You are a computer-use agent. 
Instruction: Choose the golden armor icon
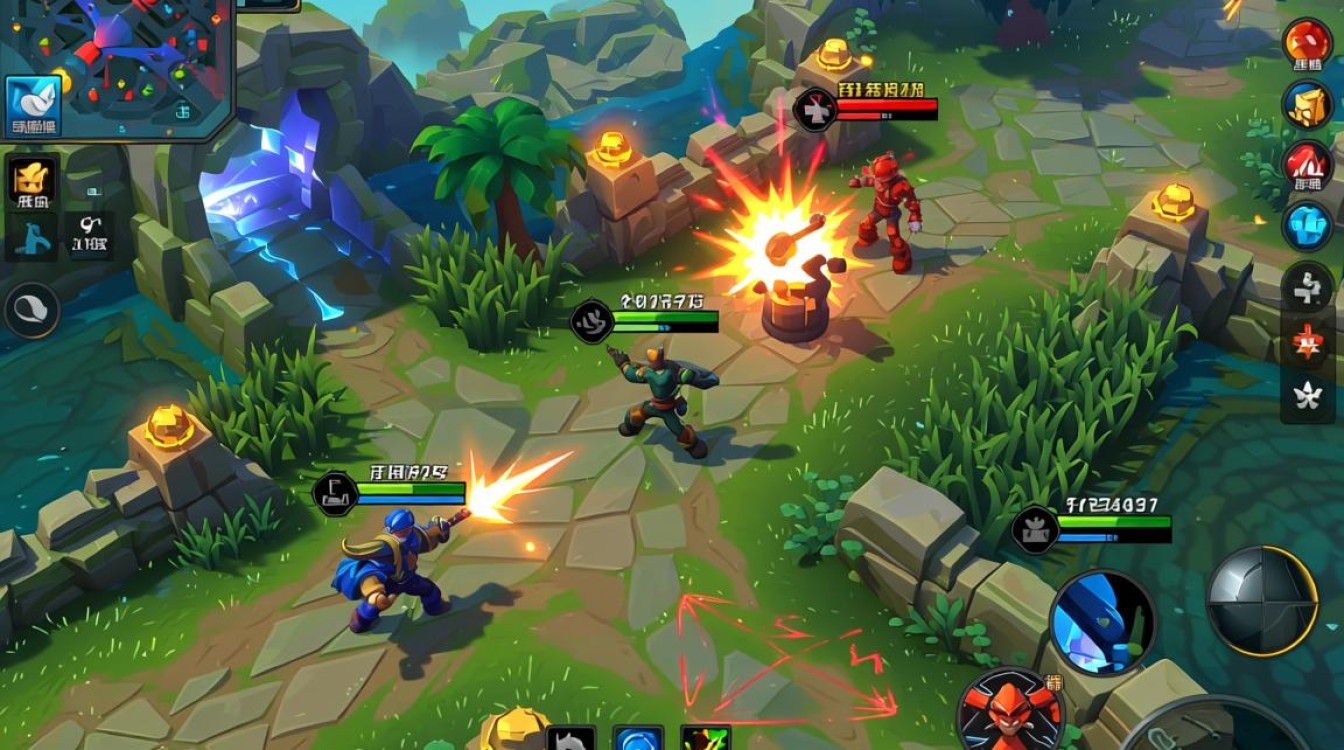pyautogui.click(x=1307, y=106)
